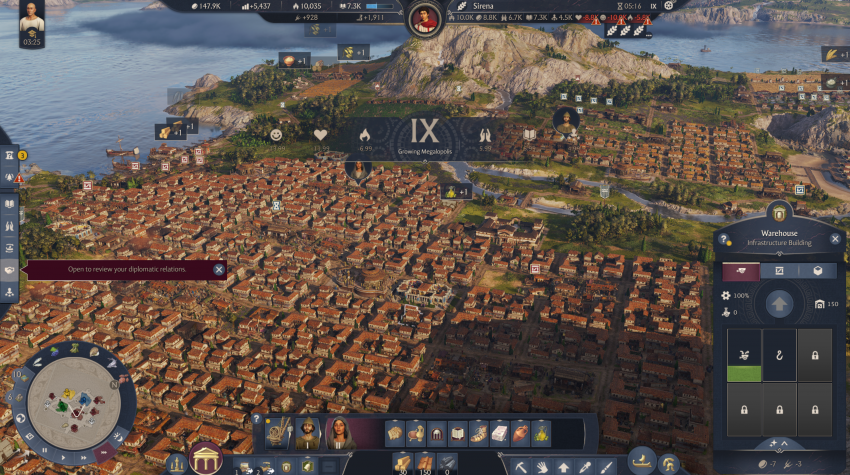Activate the eyedropper copy tool

(584, 466)
